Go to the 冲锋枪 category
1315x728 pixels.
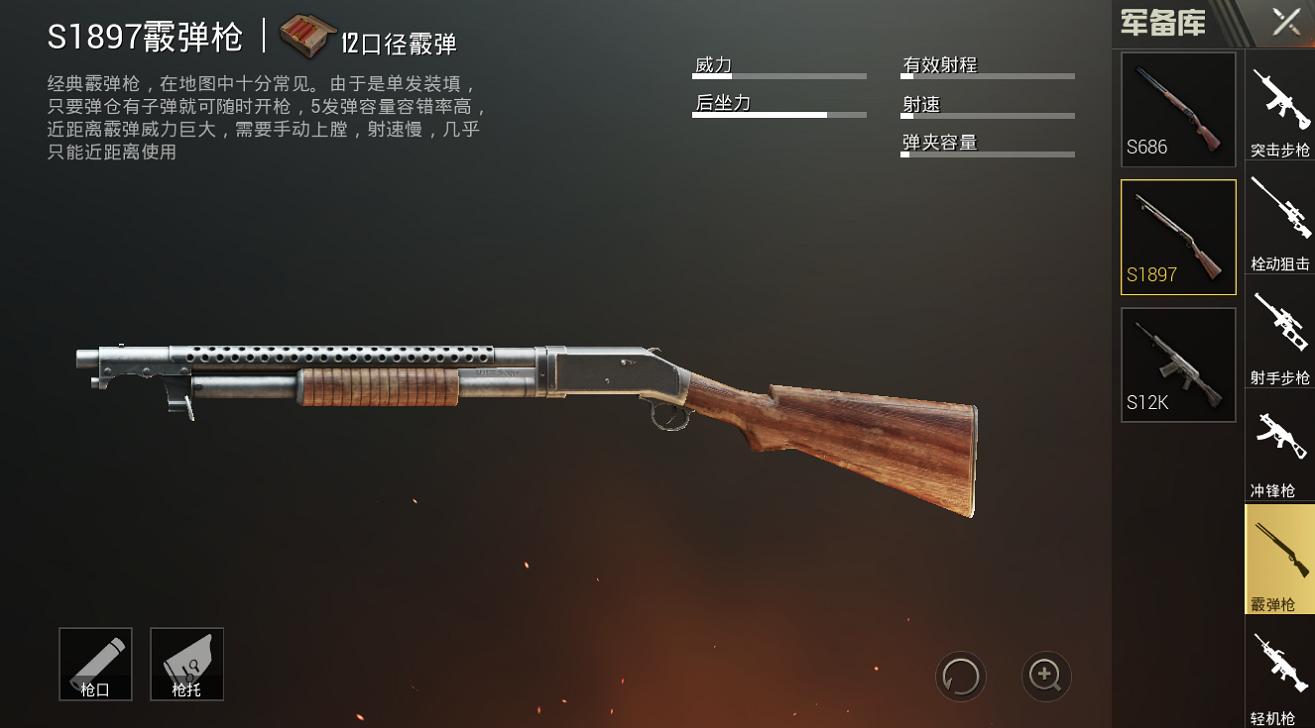point(1280,448)
